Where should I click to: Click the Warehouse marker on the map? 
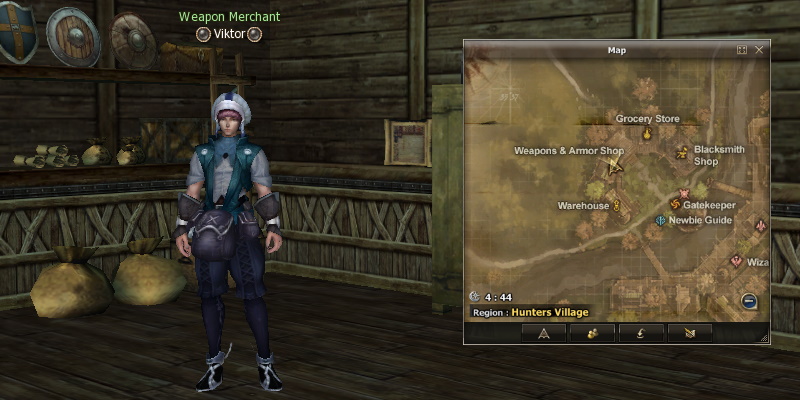click(617, 206)
